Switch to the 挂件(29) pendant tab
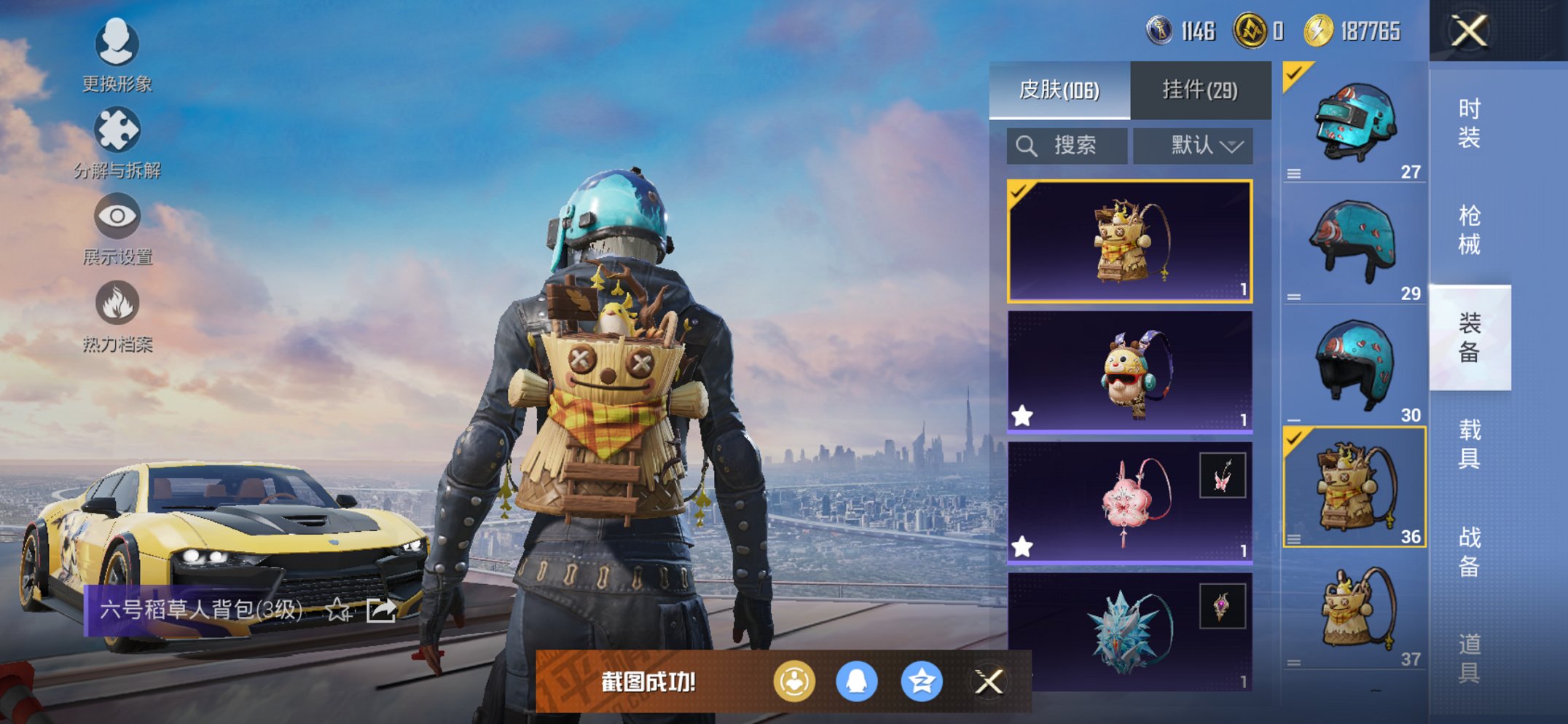Image resolution: width=1568 pixels, height=724 pixels. click(x=1200, y=89)
